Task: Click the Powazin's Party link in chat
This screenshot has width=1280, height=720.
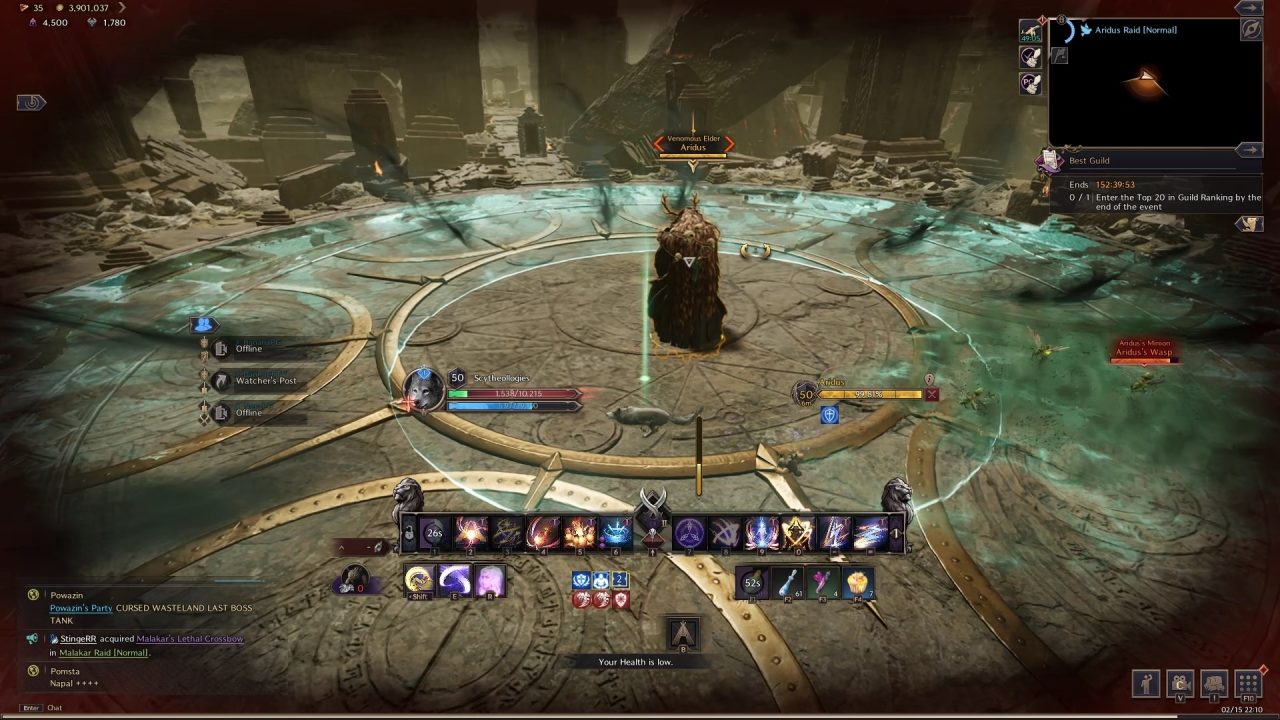Action: click(80, 607)
